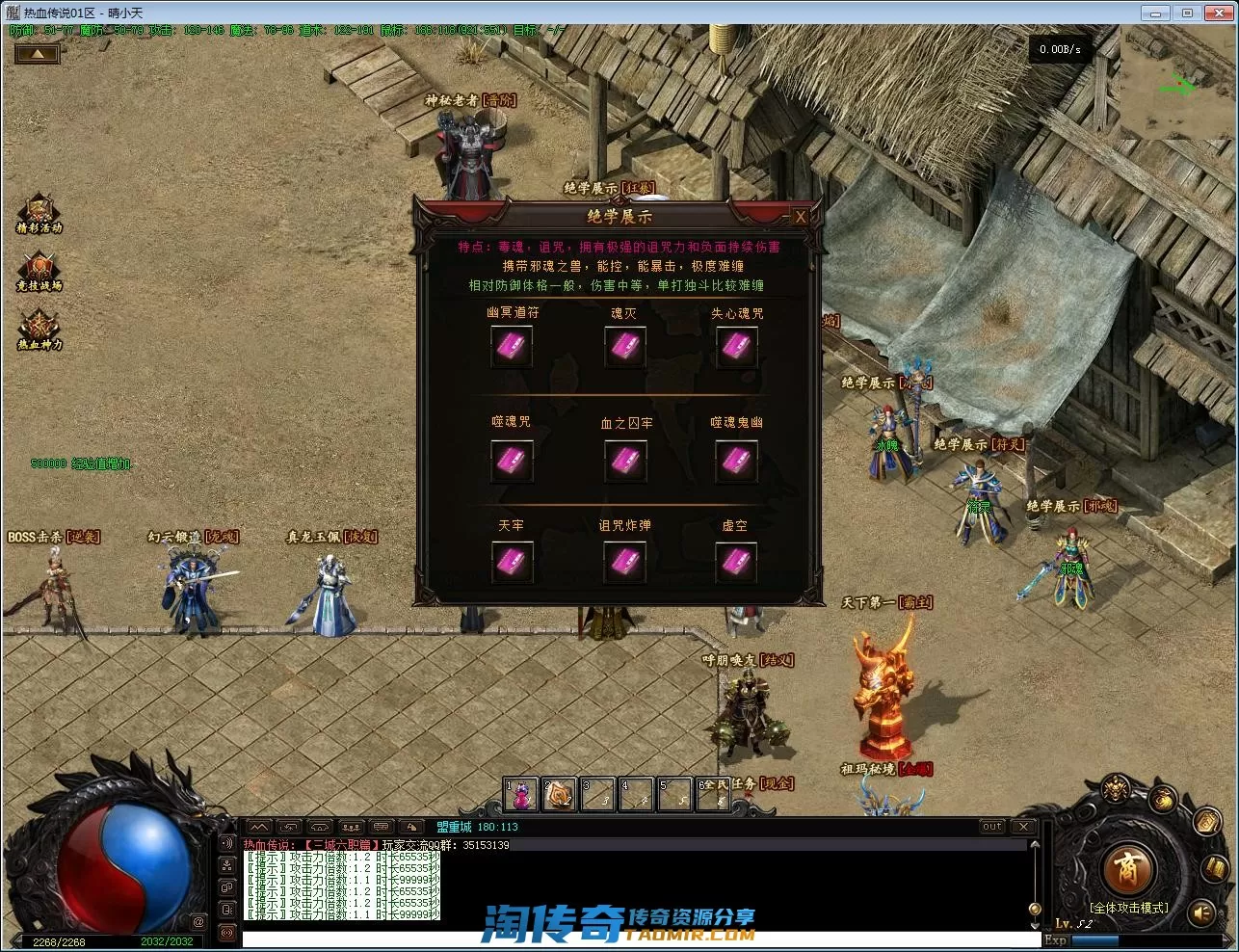The height and width of the screenshot is (952, 1239).
Task: Choose the 噬魂鬼幽 skill book
Action: 737,462
